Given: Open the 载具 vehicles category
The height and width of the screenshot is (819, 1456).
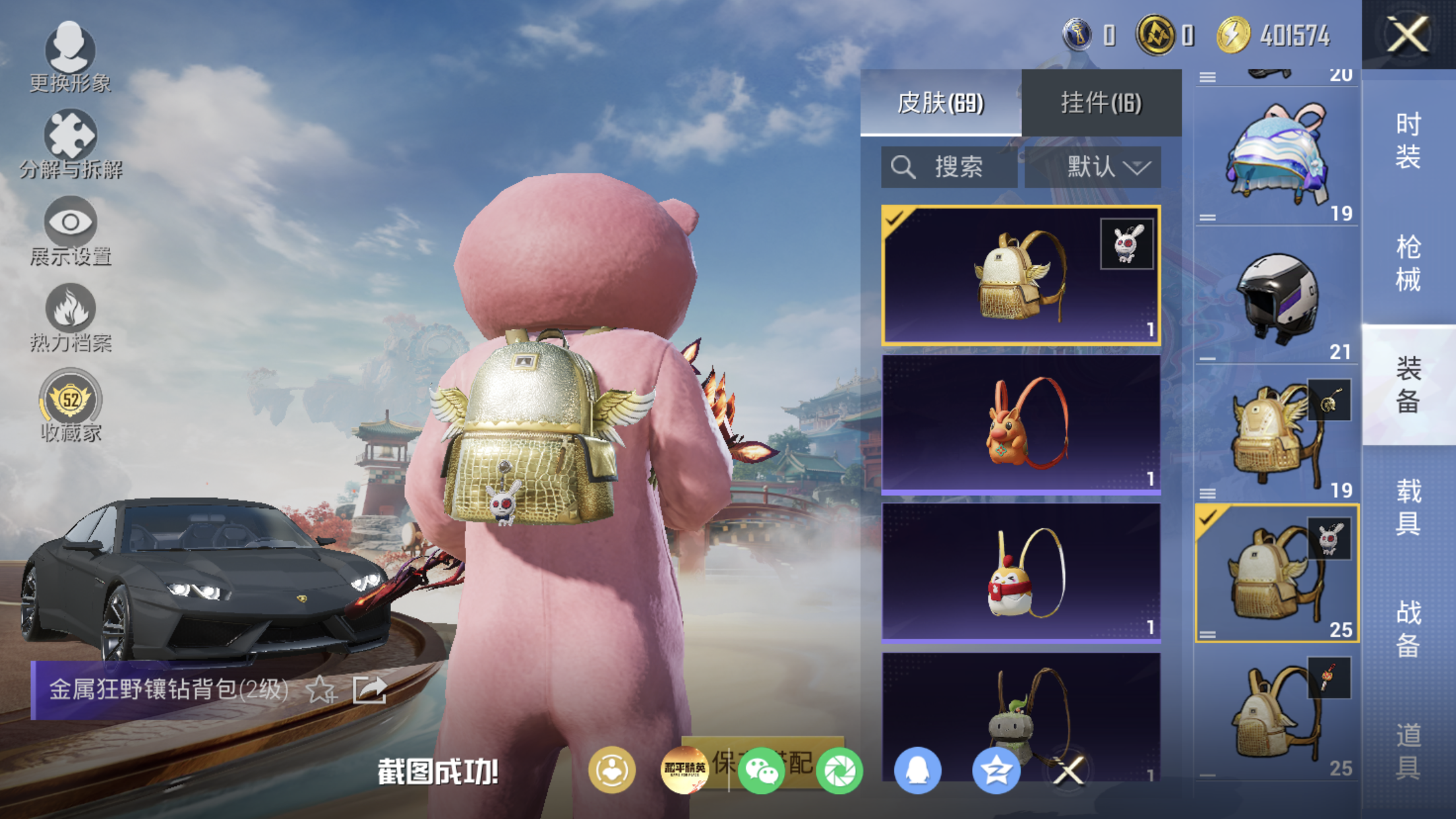Looking at the screenshot, I should pyautogui.click(x=1408, y=507).
